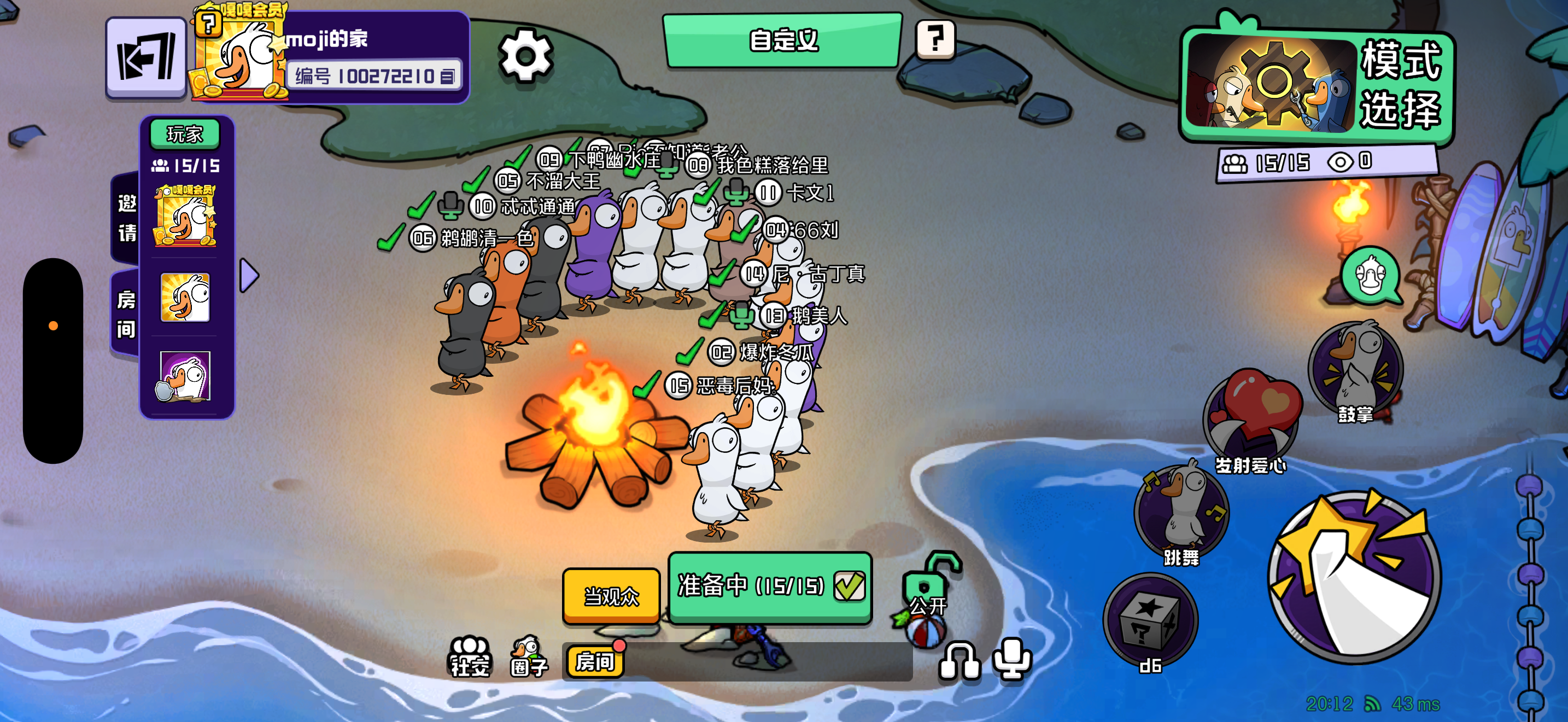This screenshot has width=1568, height=722.
Task: Open the 社交 social menu
Action: (x=469, y=657)
